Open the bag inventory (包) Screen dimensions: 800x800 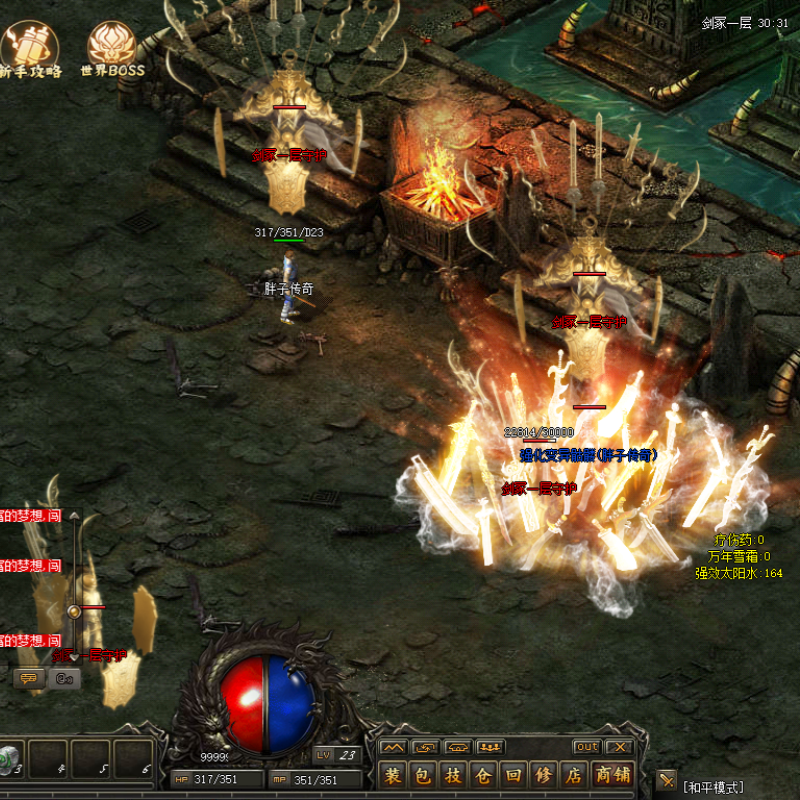click(424, 775)
